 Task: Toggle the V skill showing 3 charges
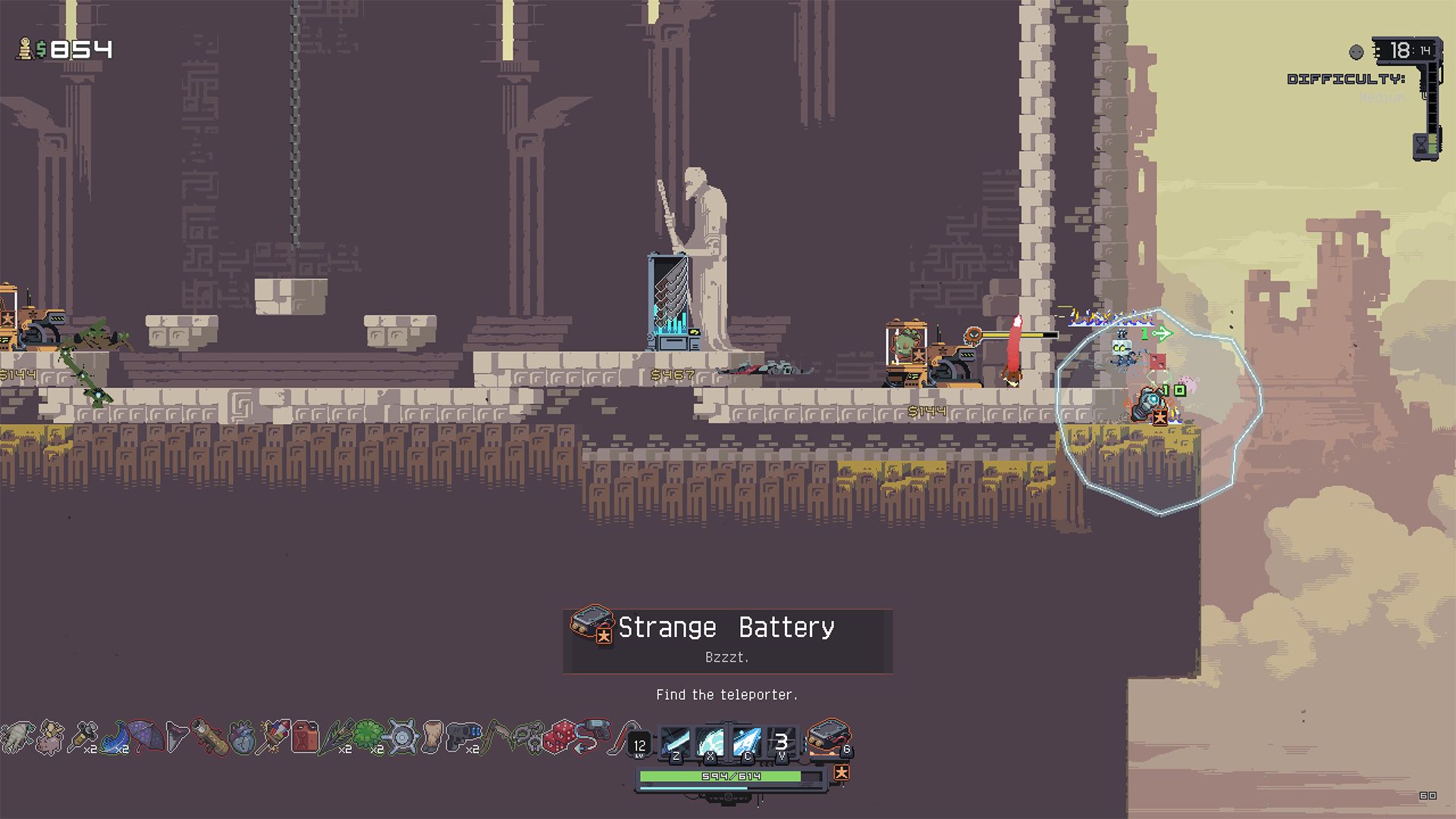783,740
